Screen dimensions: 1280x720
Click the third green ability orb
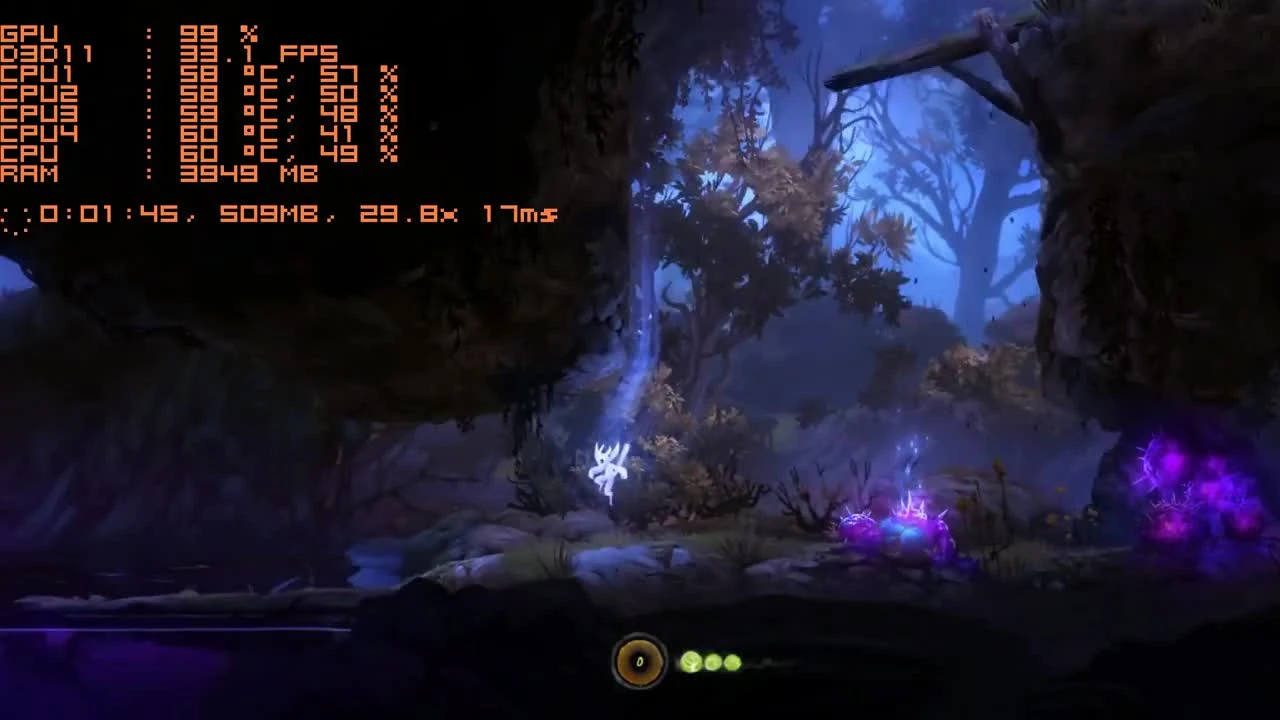[732, 662]
